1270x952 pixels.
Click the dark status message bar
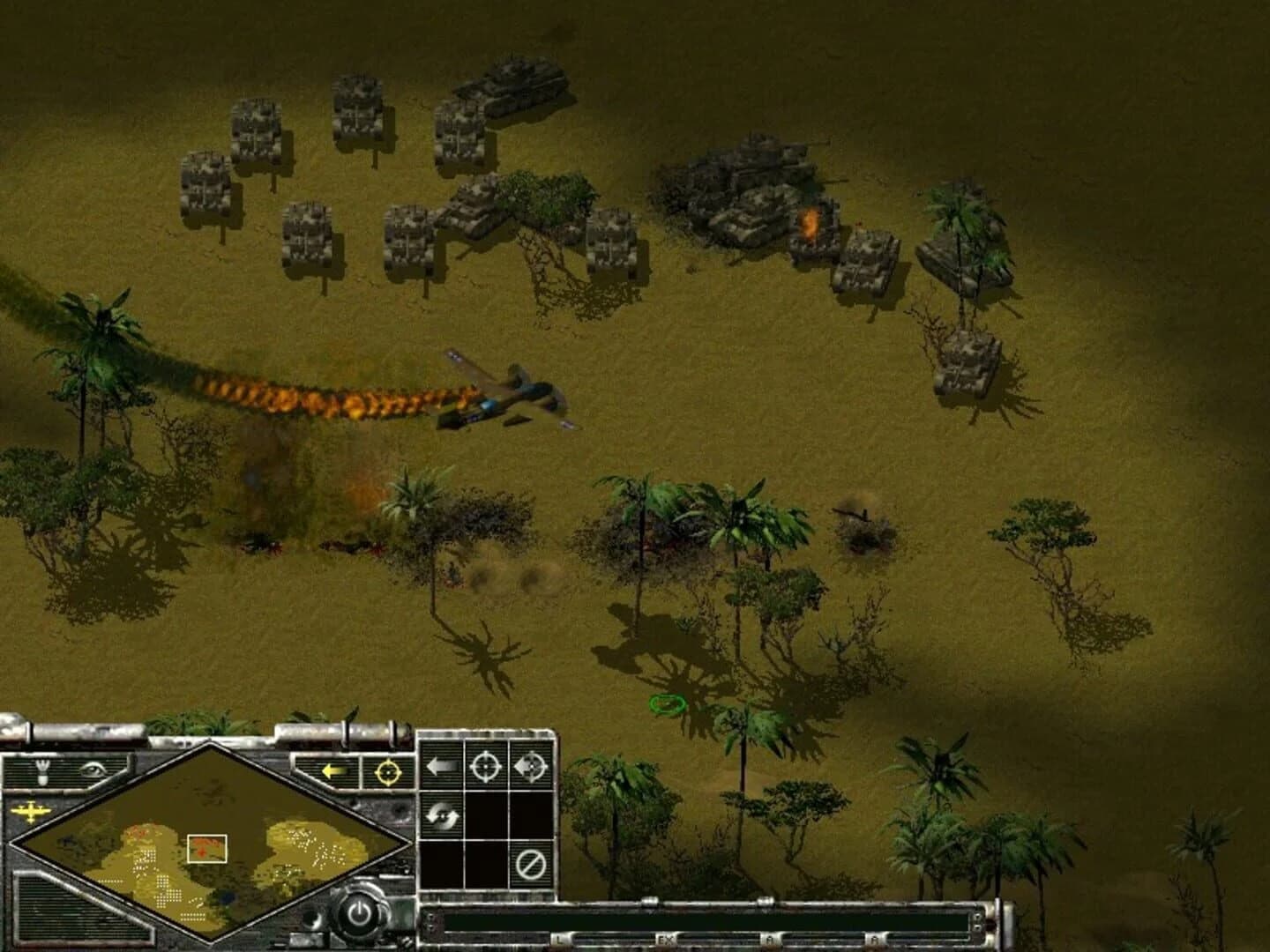706,922
